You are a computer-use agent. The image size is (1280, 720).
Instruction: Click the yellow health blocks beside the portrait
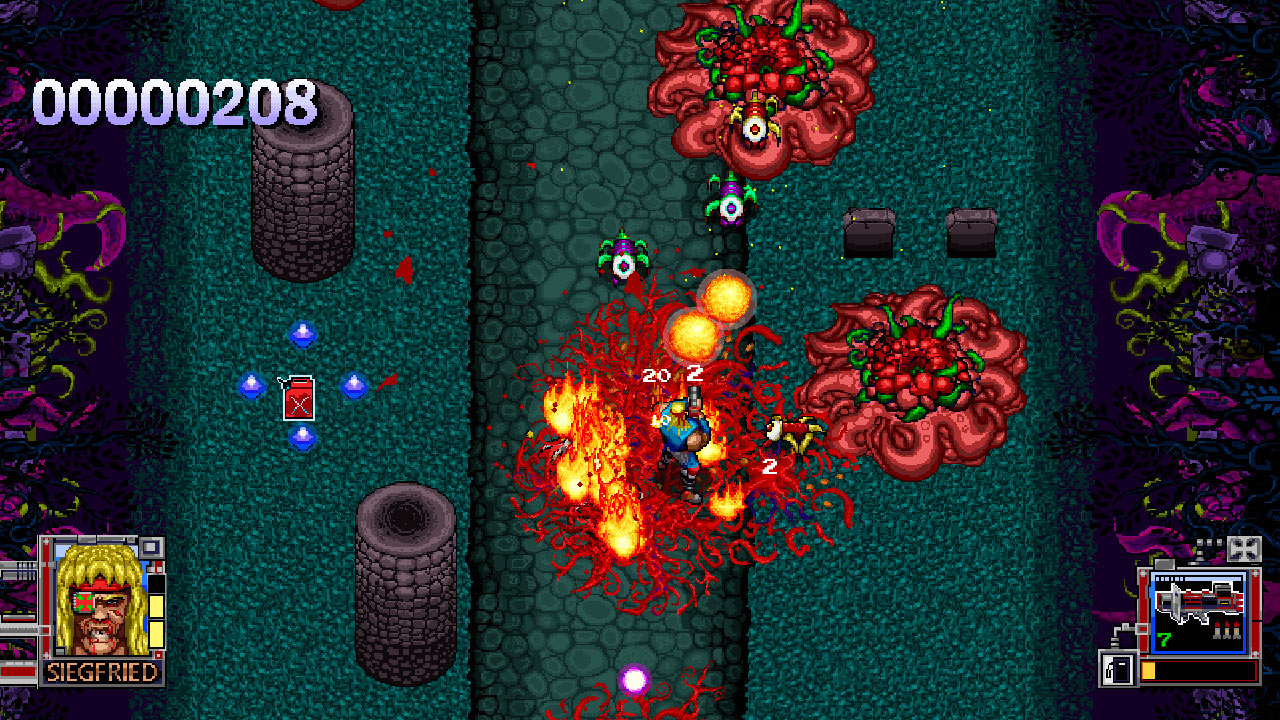(x=156, y=622)
